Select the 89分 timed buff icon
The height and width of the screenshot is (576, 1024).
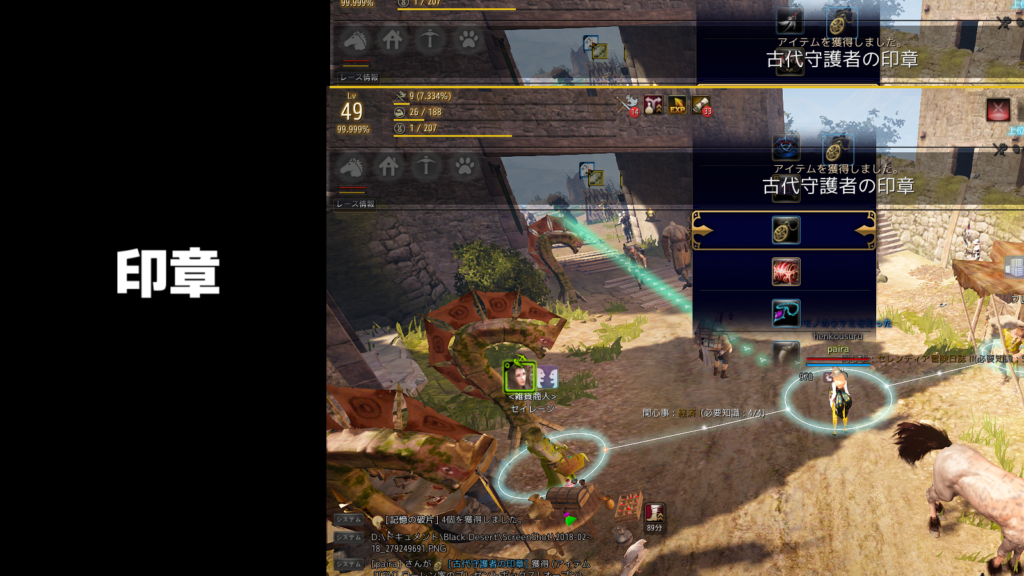point(655,514)
